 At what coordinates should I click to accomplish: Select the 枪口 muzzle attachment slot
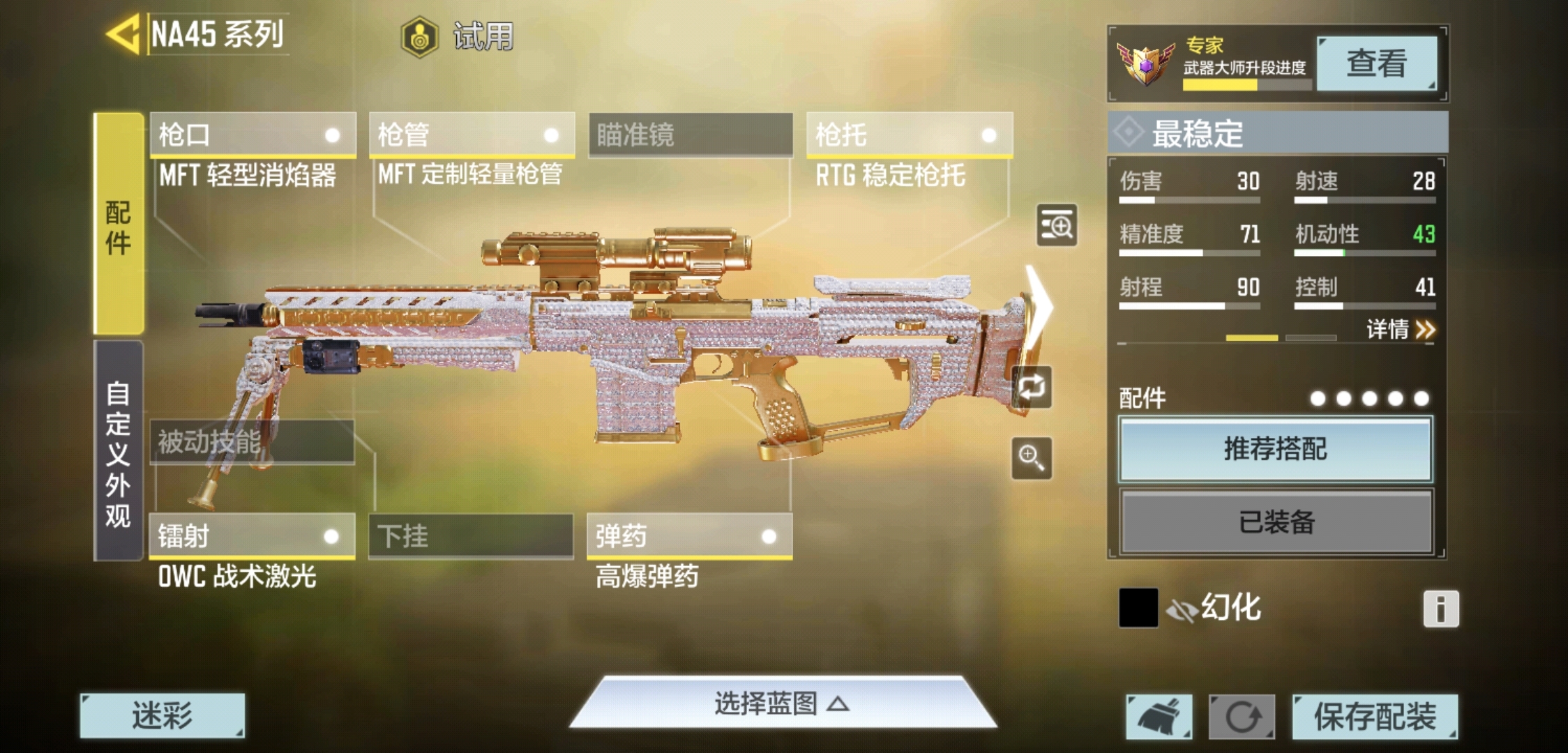252,135
